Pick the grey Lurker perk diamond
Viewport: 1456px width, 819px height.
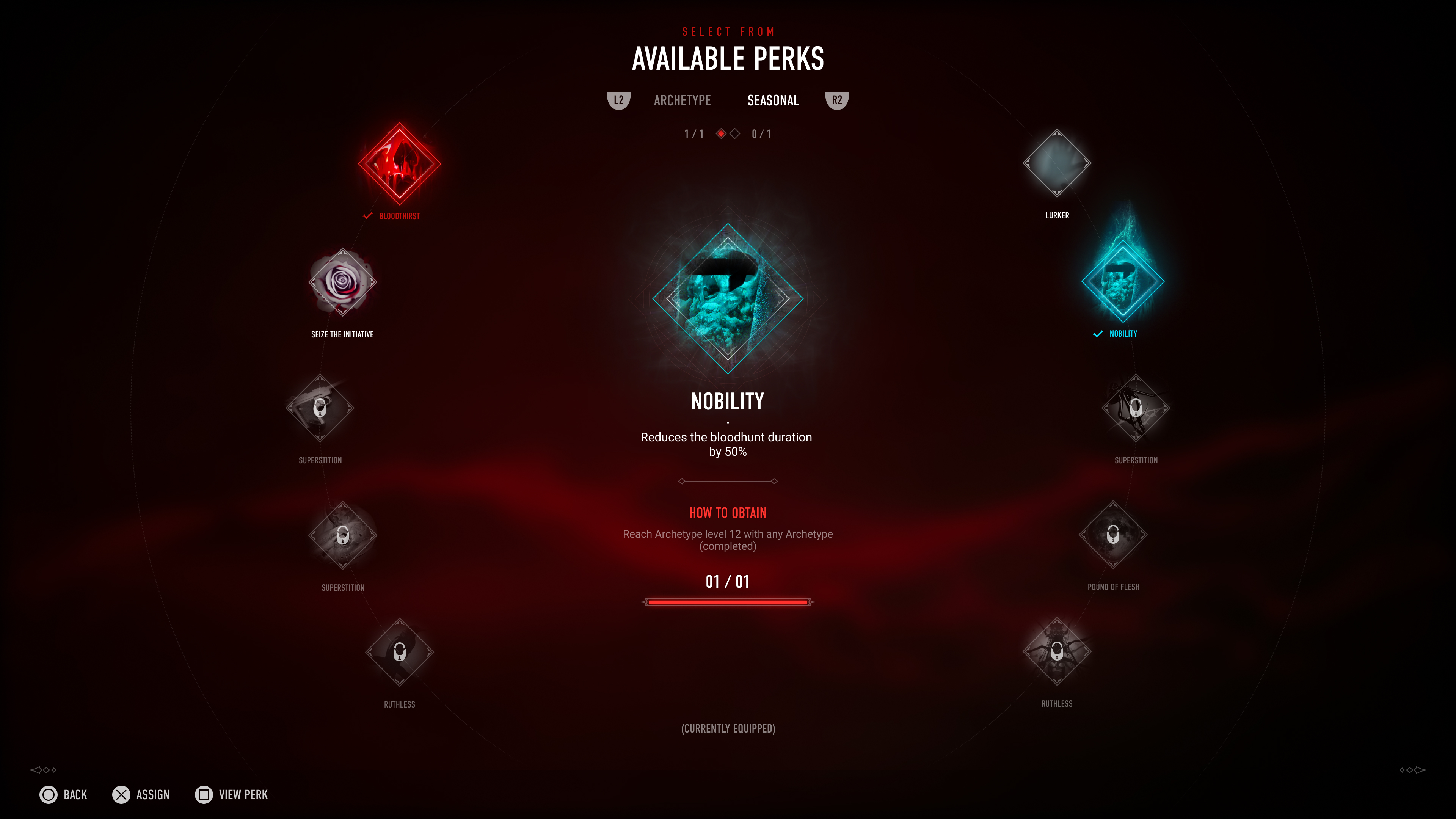click(1056, 163)
